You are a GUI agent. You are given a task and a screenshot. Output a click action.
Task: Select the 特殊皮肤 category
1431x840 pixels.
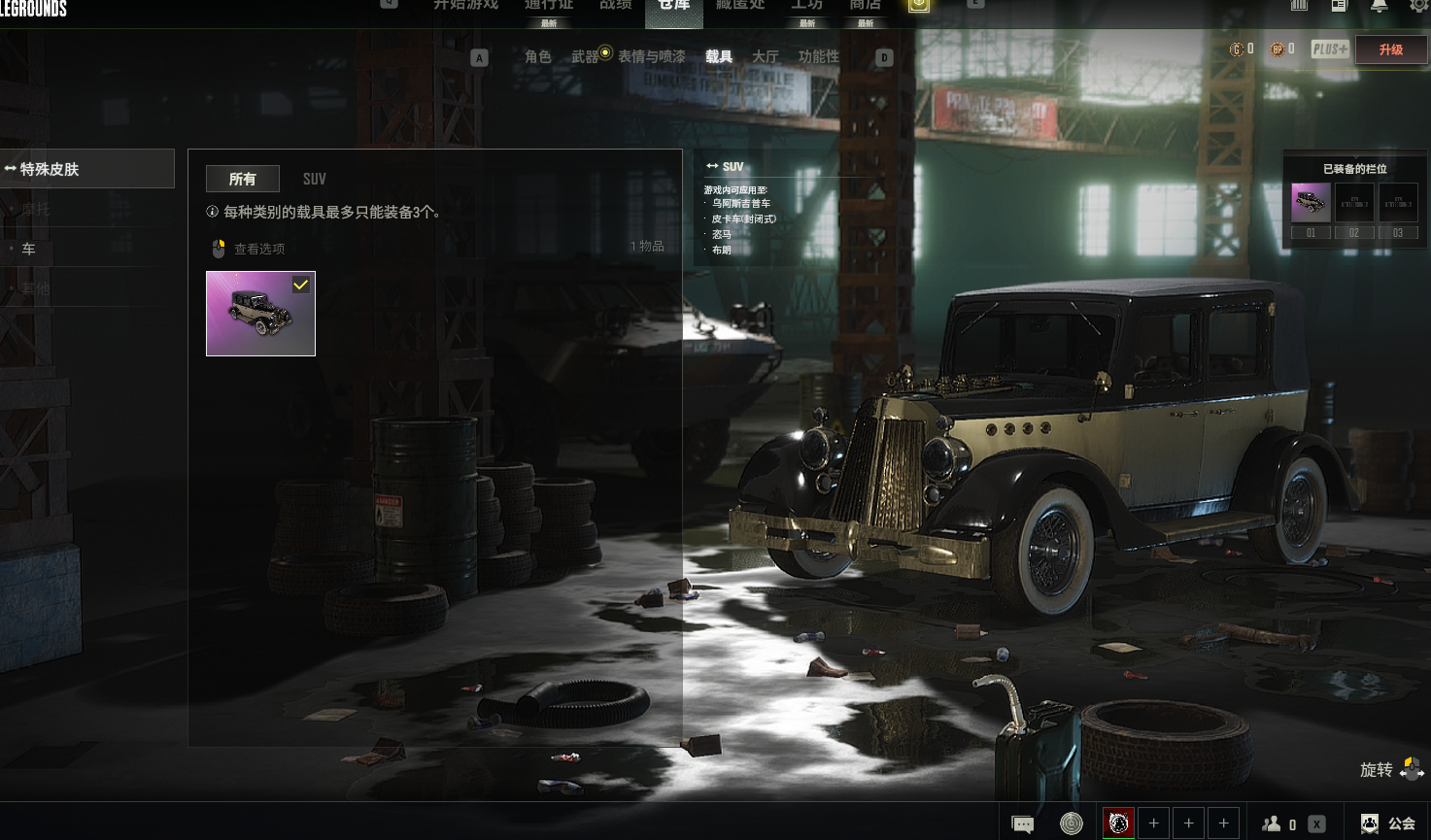[x=85, y=169]
